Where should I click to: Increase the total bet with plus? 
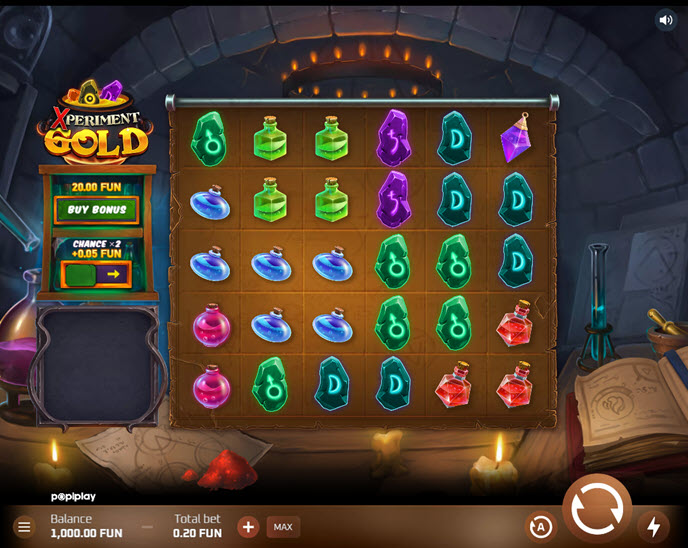click(248, 527)
